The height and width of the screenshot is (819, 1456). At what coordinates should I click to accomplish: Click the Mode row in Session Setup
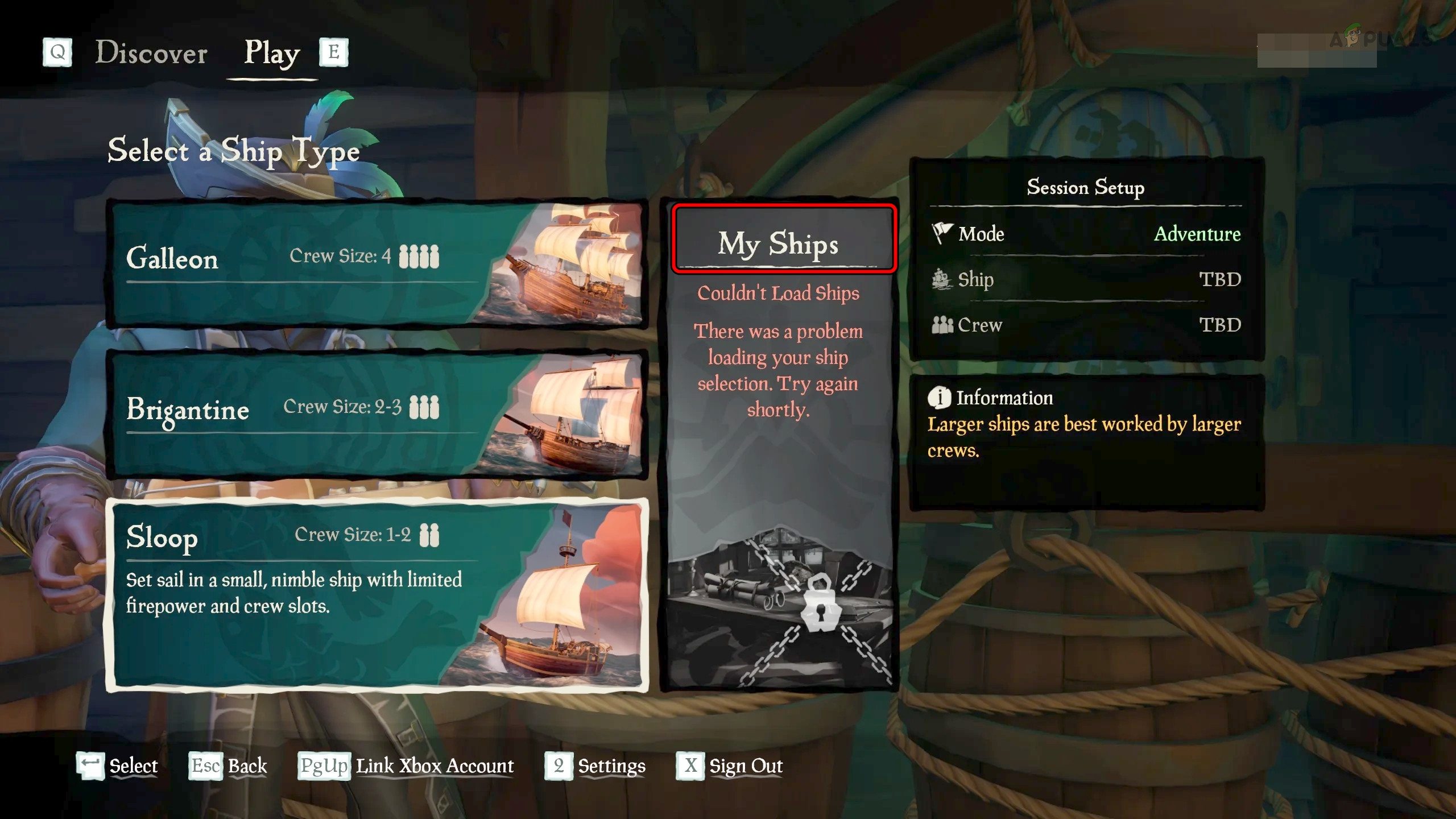(x=1085, y=234)
